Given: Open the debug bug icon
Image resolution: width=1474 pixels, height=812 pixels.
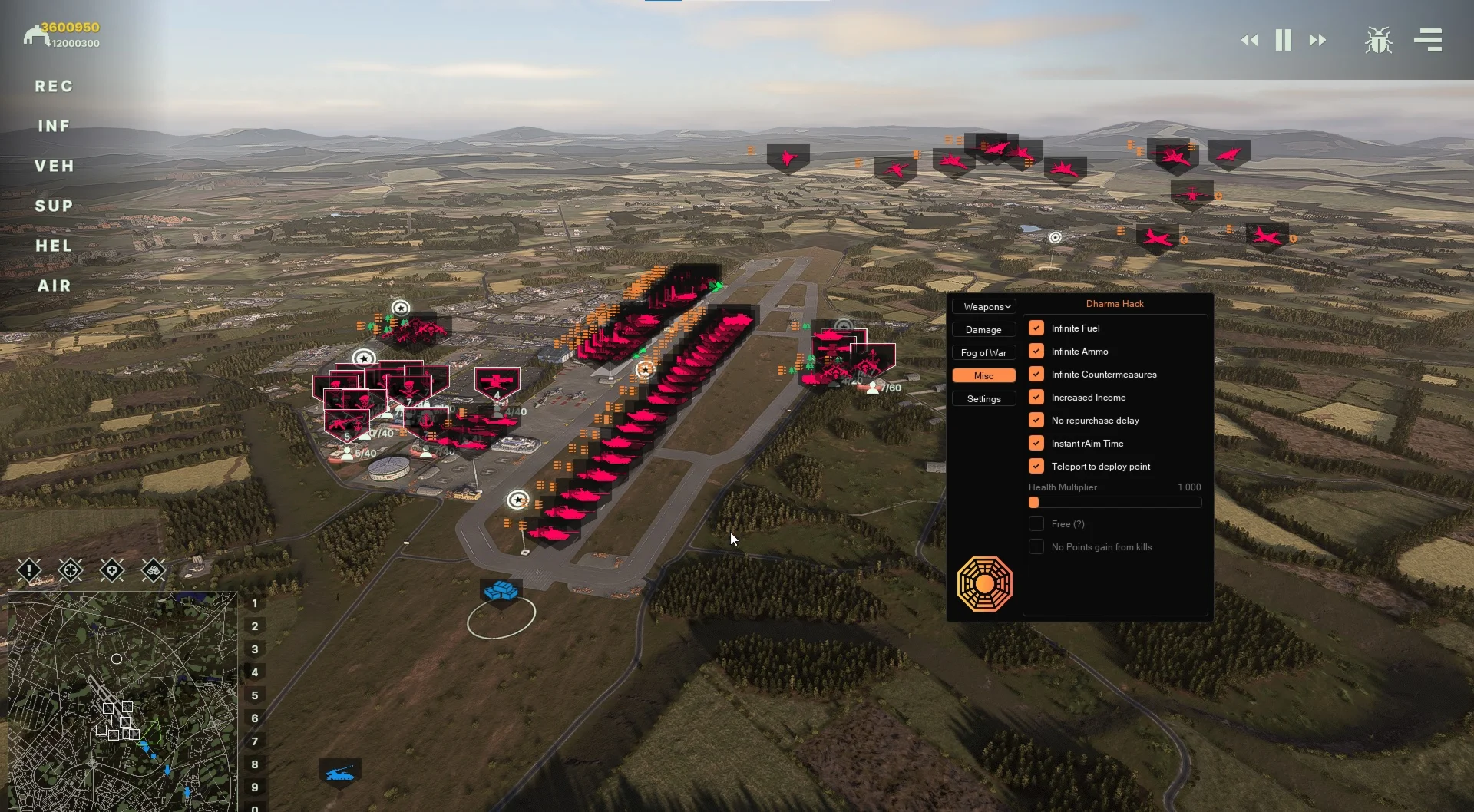Looking at the screenshot, I should [x=1378, y=40].
